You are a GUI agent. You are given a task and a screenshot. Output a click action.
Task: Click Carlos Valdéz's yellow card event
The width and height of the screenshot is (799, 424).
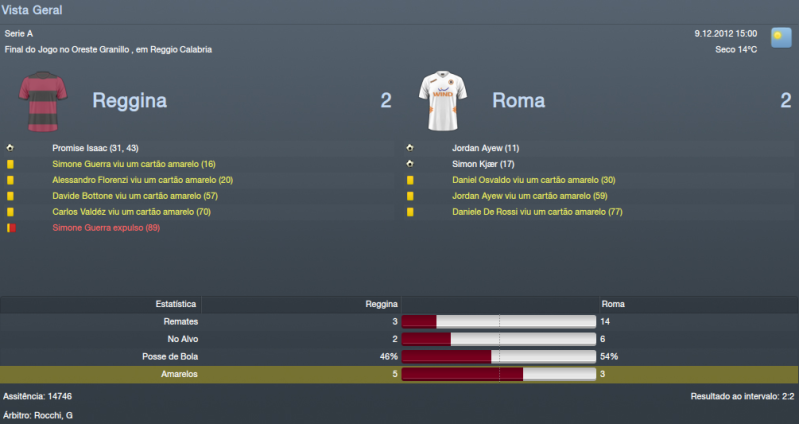coord(132,212)
